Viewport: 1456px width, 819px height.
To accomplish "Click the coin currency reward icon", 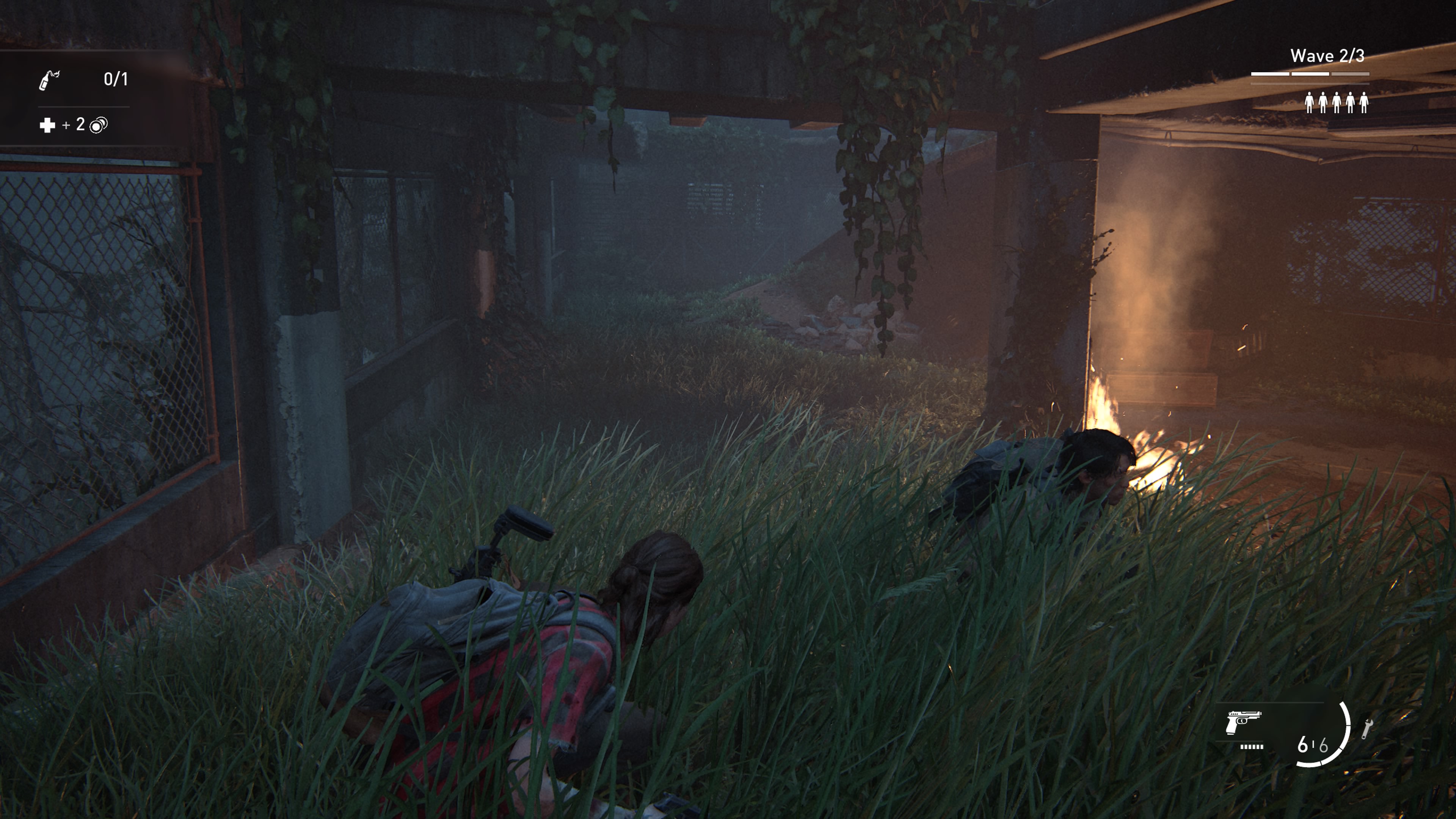I will [98, 125].
